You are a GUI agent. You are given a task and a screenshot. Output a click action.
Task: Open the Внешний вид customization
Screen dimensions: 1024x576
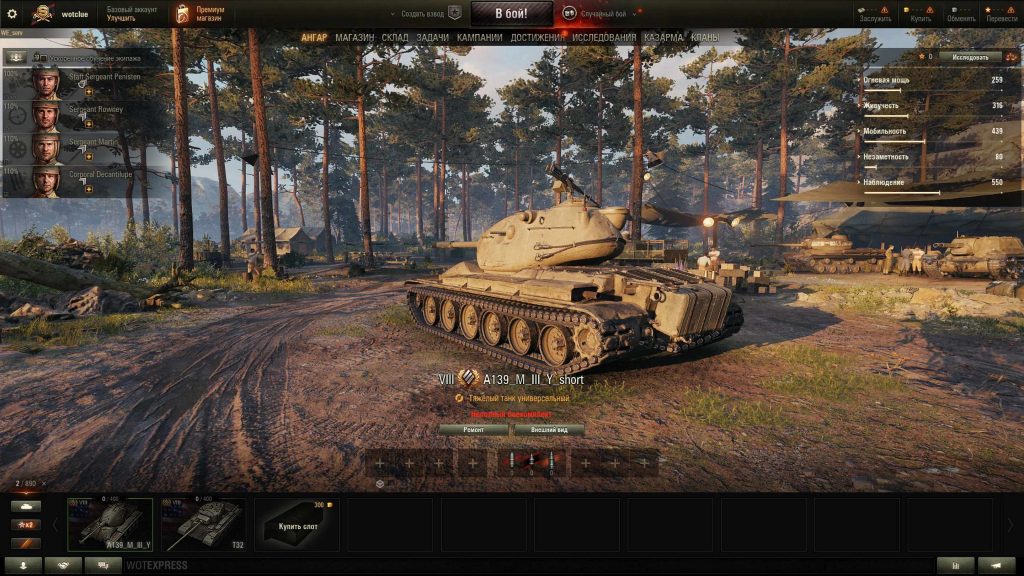coord(549,430)
